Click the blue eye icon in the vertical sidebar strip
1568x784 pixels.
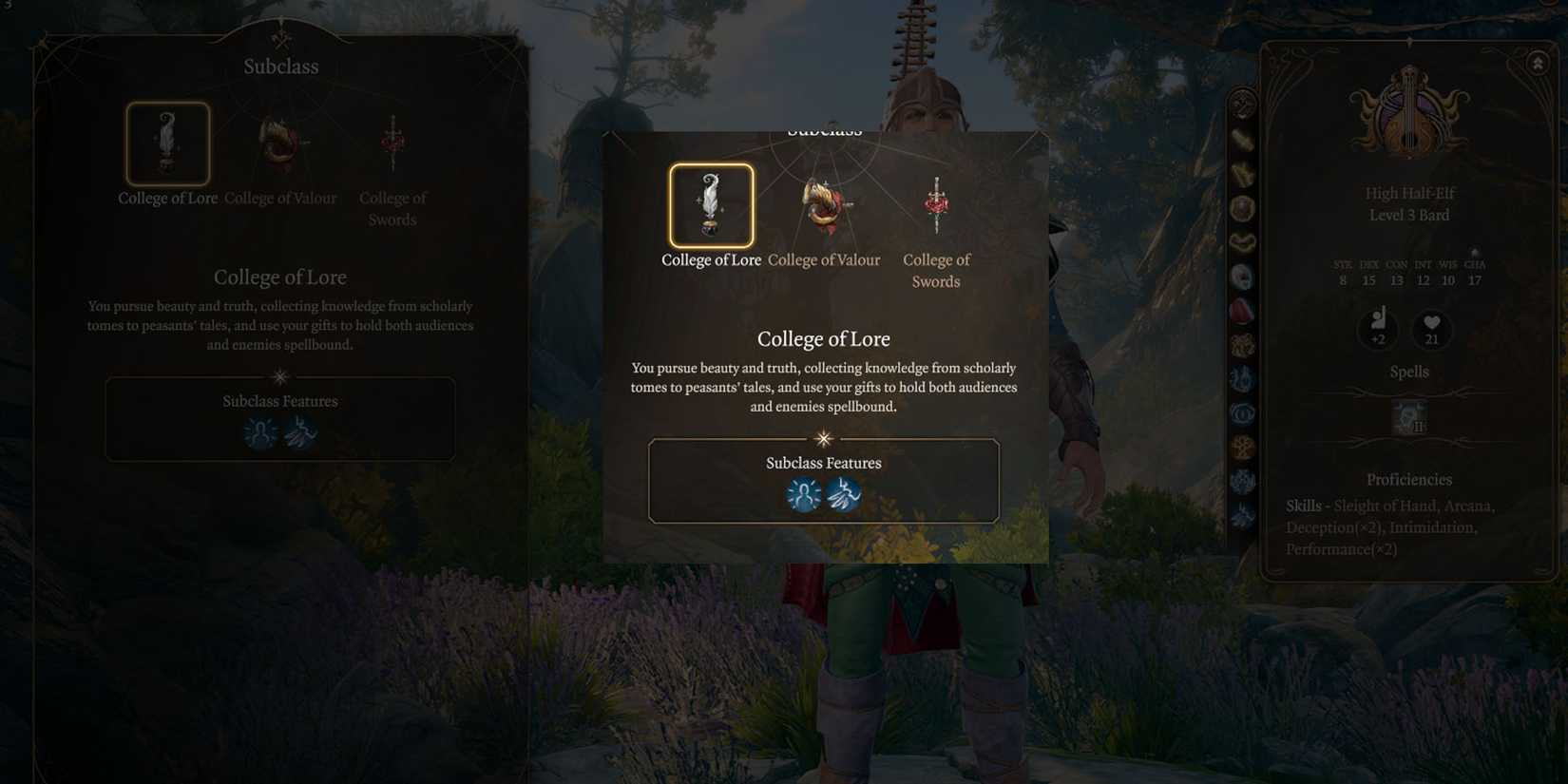pyautogui.click(x=1242, y=411)
